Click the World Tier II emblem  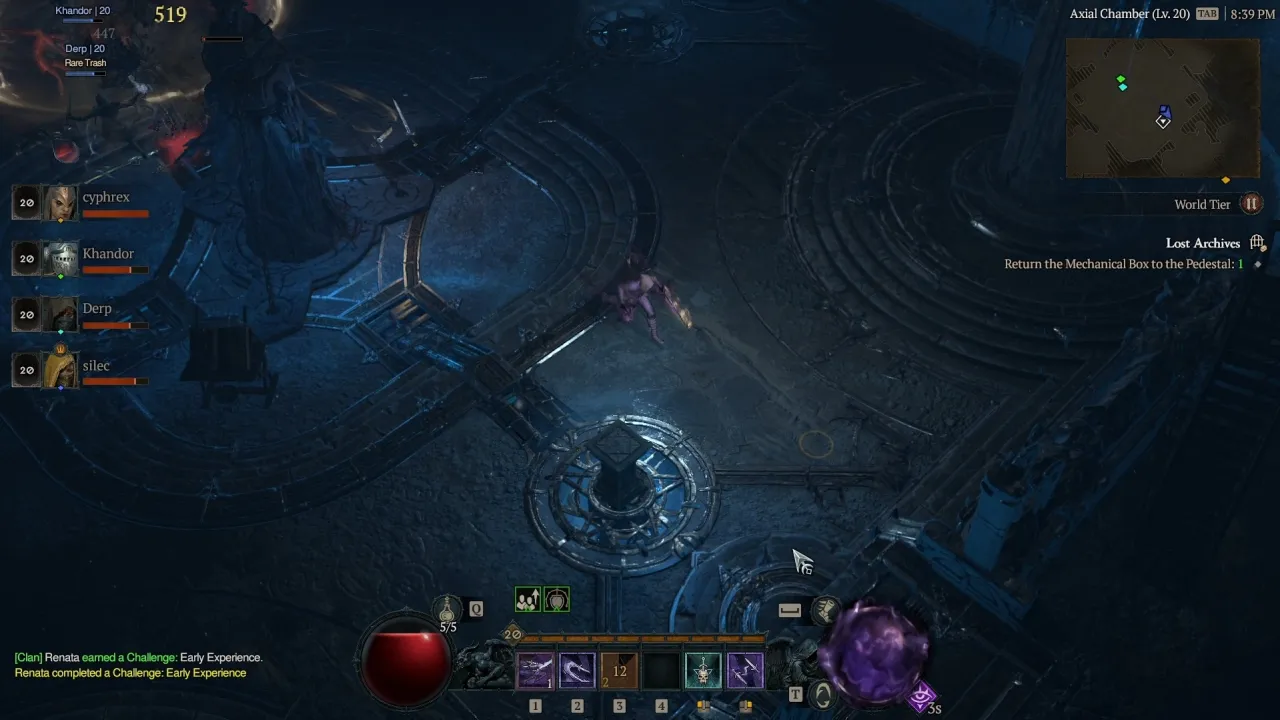[x=1251, y=203]
